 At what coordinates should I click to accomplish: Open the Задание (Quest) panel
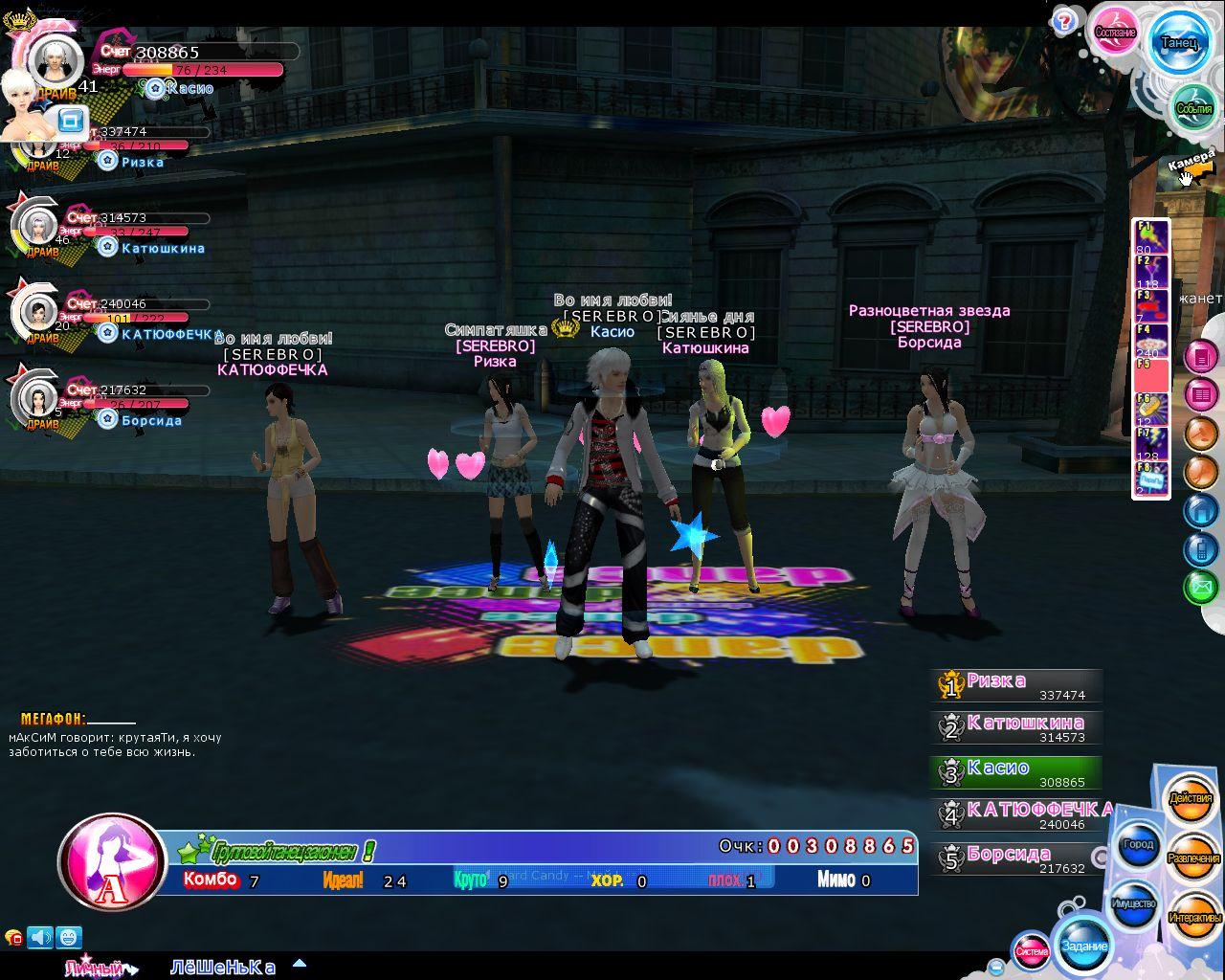click(1084, 946)
